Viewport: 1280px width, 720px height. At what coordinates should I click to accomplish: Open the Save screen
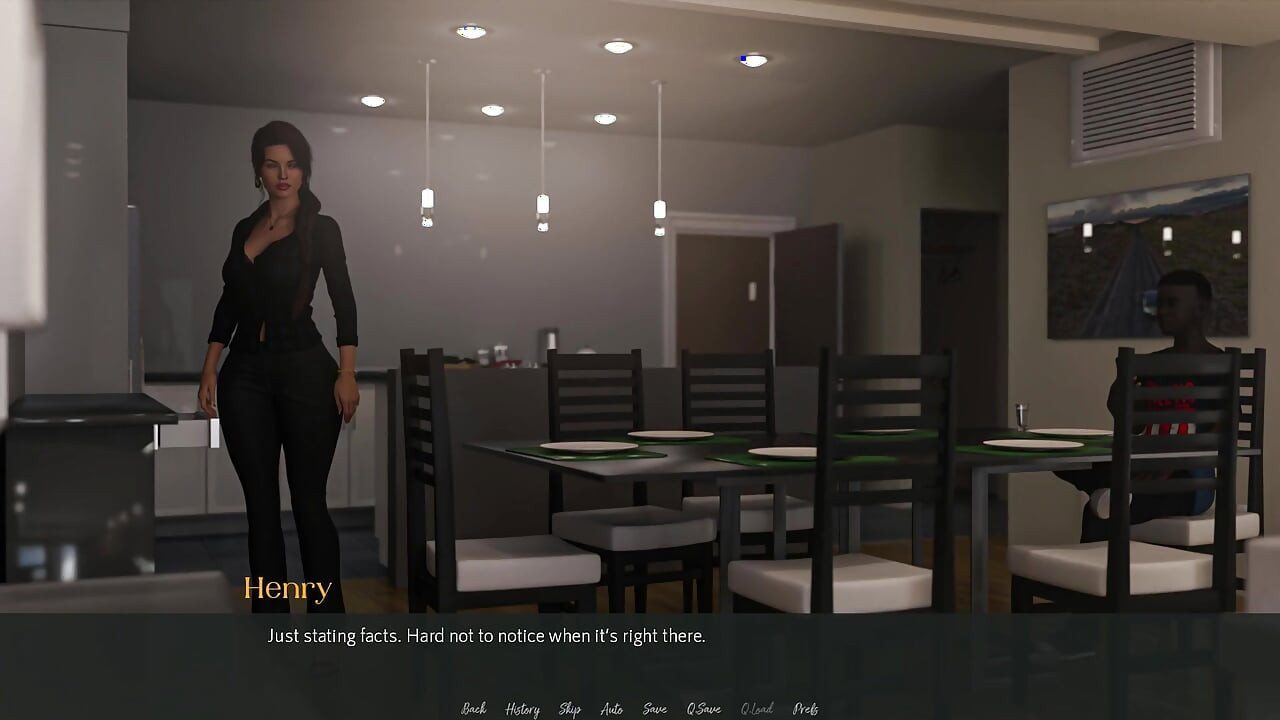(654, 708)
